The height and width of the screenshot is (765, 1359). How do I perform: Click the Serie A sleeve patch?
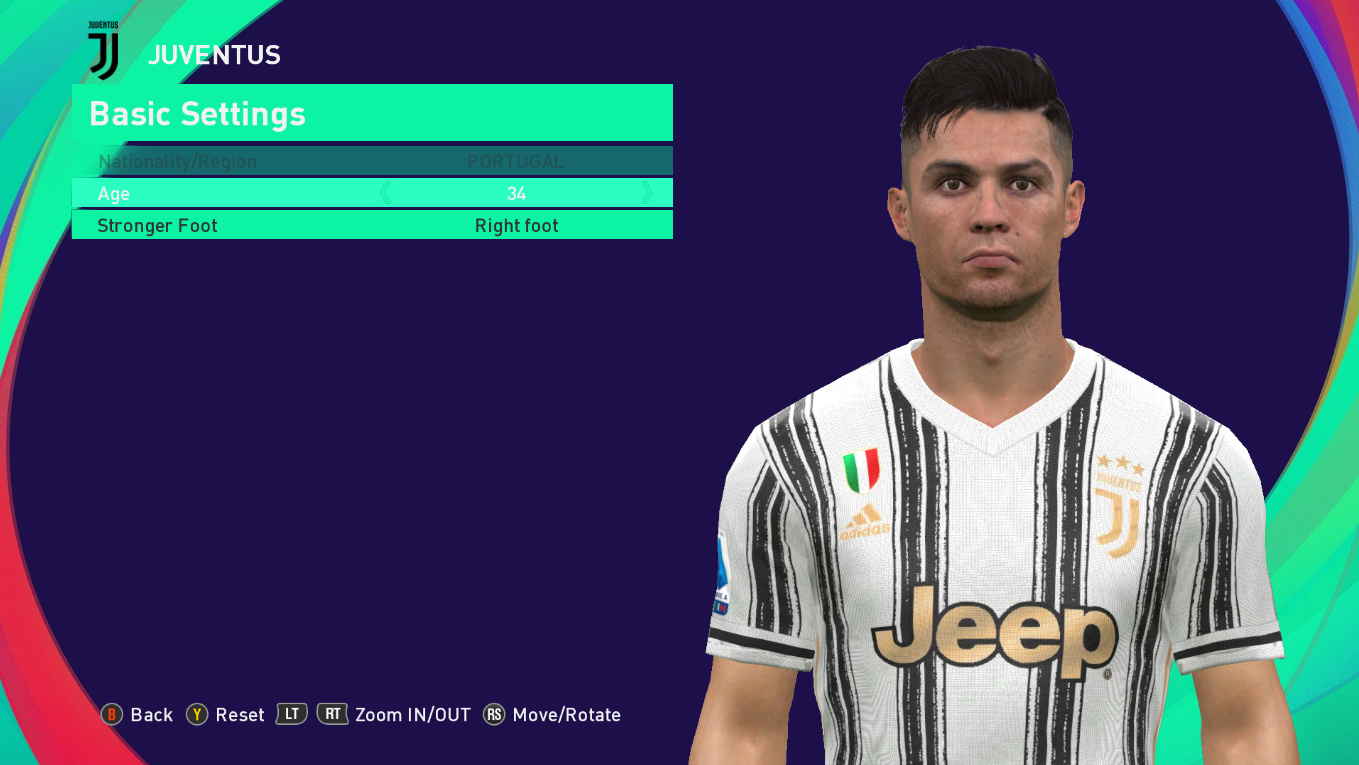(722, 577)
